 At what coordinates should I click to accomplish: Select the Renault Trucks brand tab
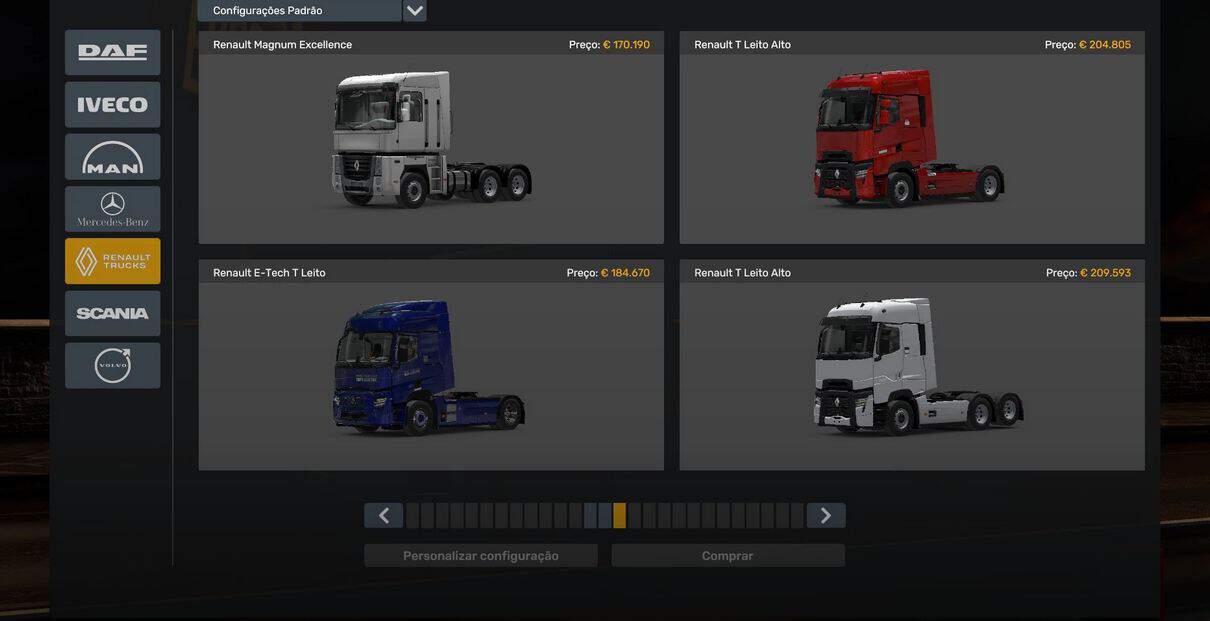pyautogui.click(x=112, y=261)
